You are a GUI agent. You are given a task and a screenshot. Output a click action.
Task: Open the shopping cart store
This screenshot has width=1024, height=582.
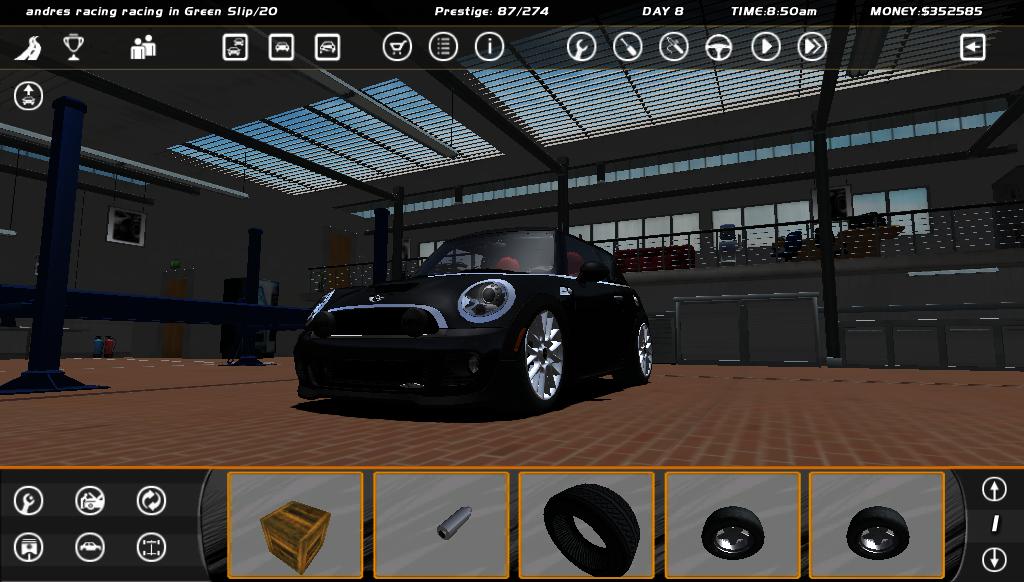pyautogui.click(x=397, y=46)
